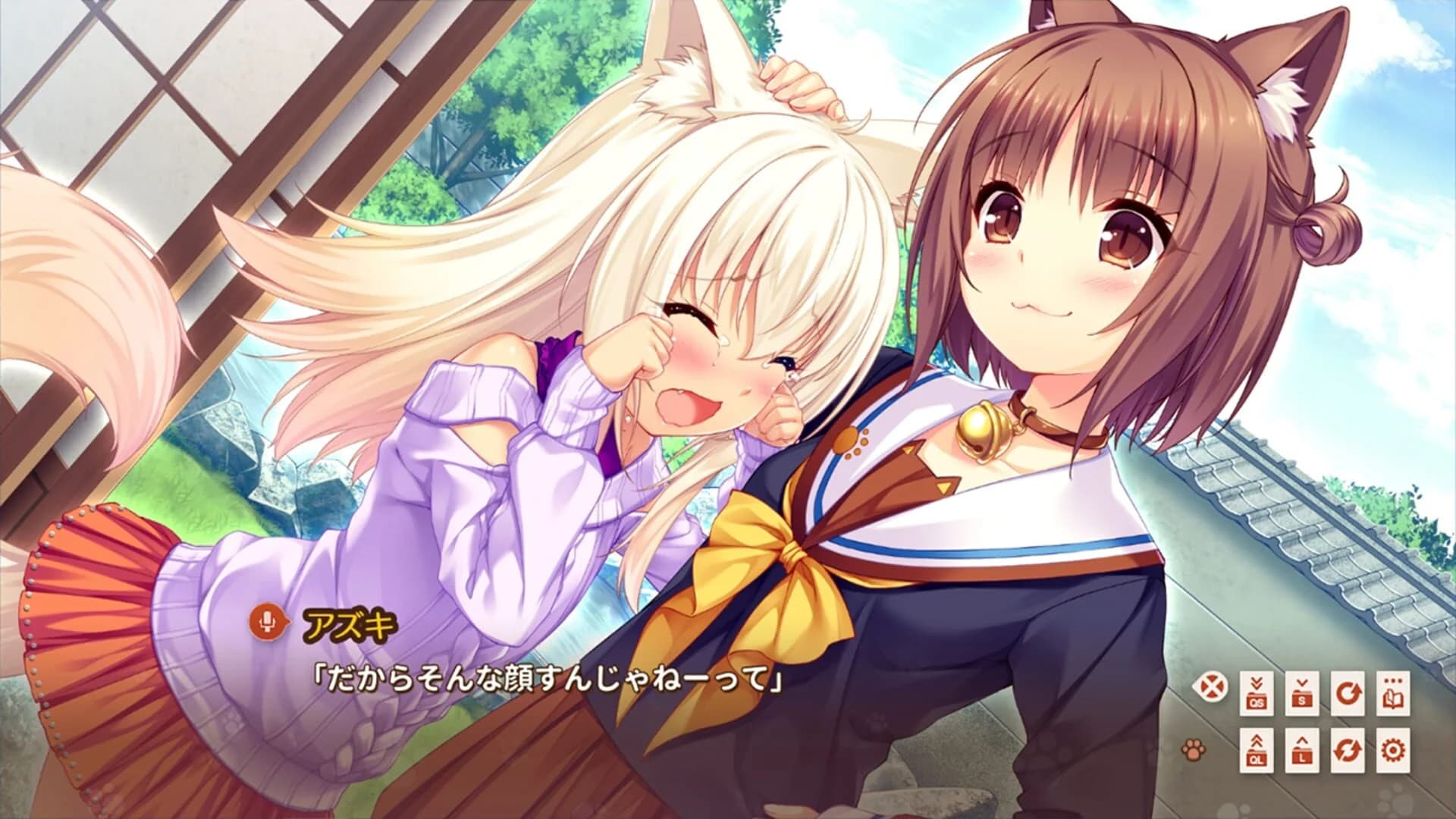Open the load menu with the L folder icon
The image size is (1456, 819).
[1302, 751]
